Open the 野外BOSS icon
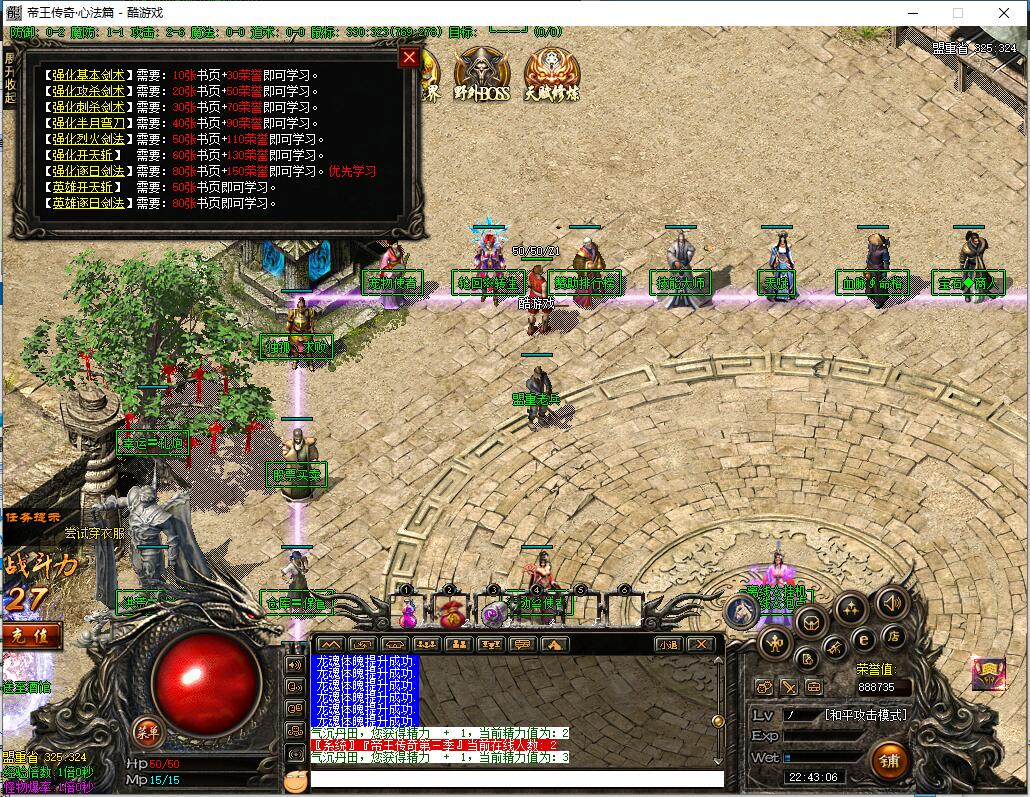This screenshot has width=1030, height=797. tap(482, 73)
